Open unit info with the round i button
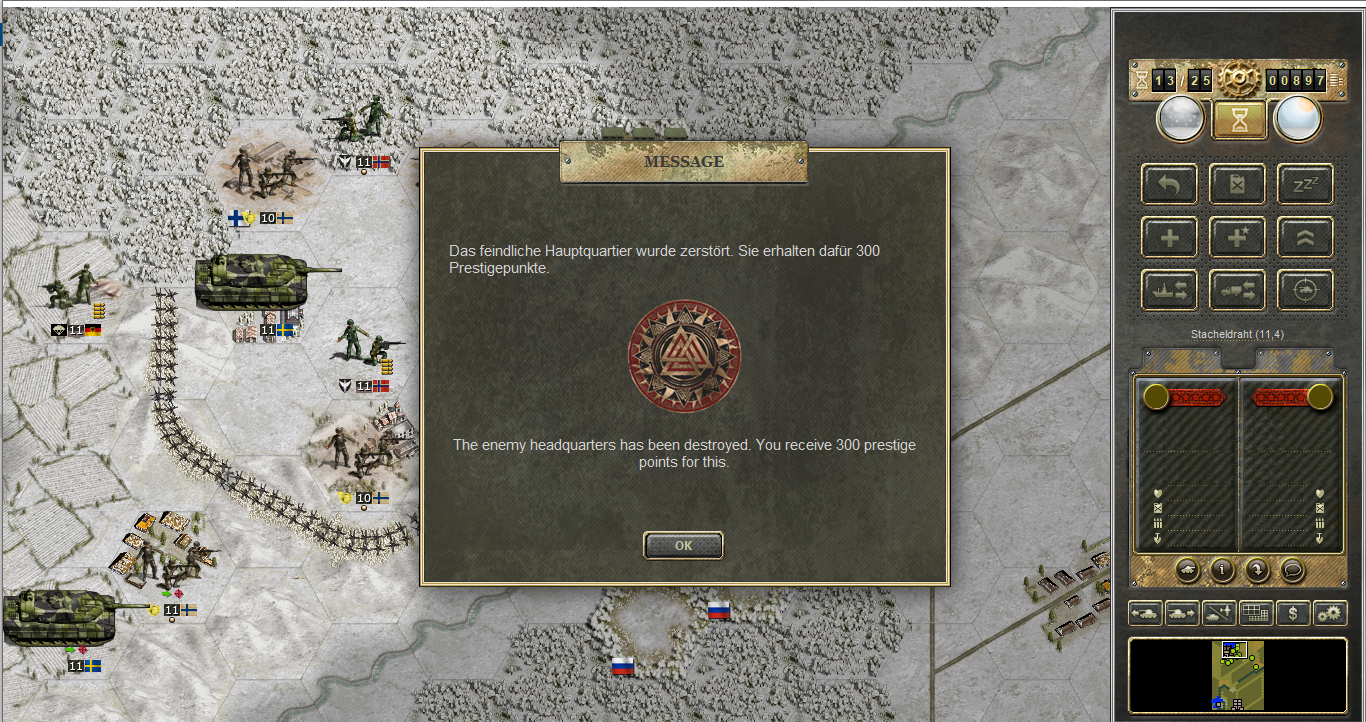 1221,569
